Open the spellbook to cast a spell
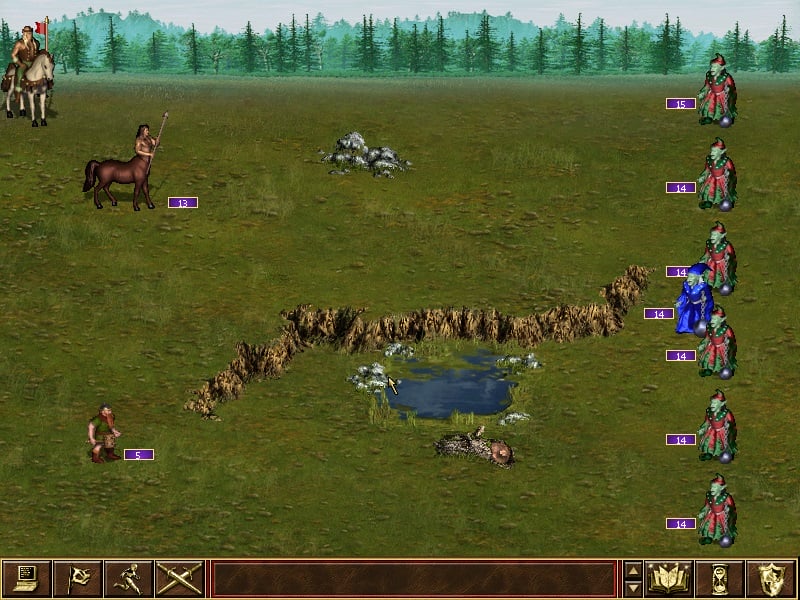Screen dimensions: 800x600 click(x=670, y=578)
